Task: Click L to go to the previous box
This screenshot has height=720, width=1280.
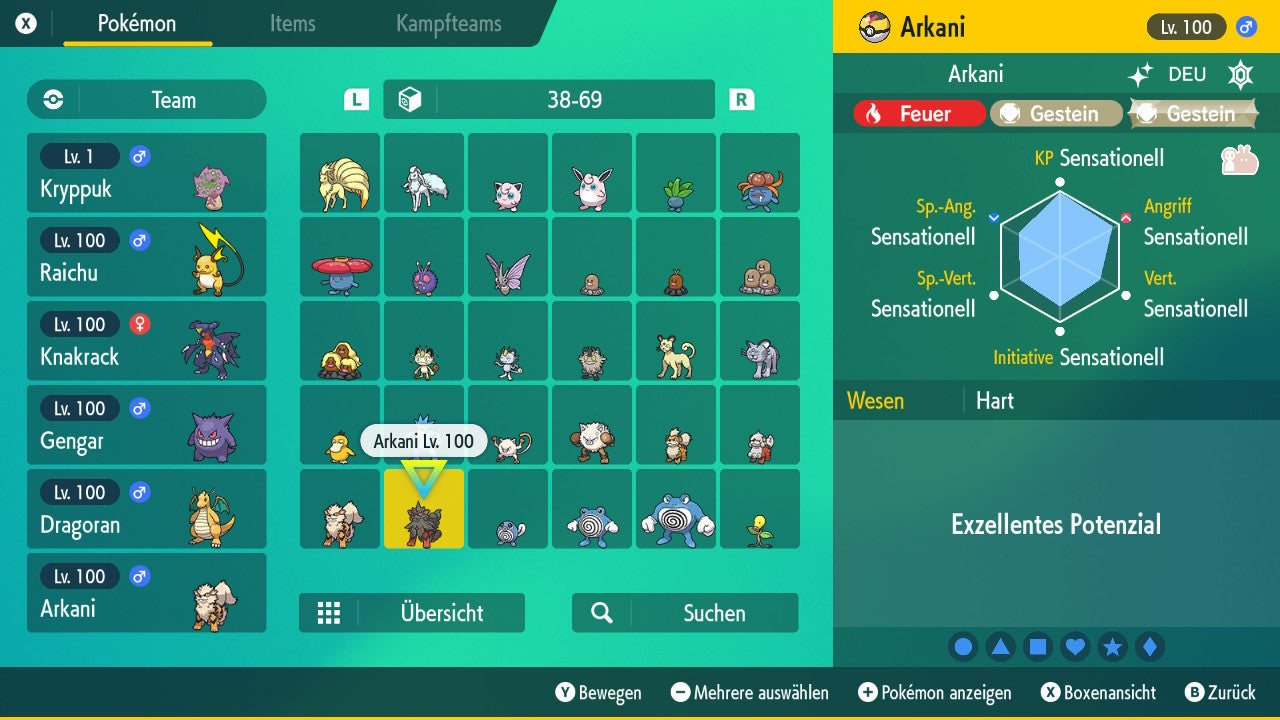Action: click(355, 99)
